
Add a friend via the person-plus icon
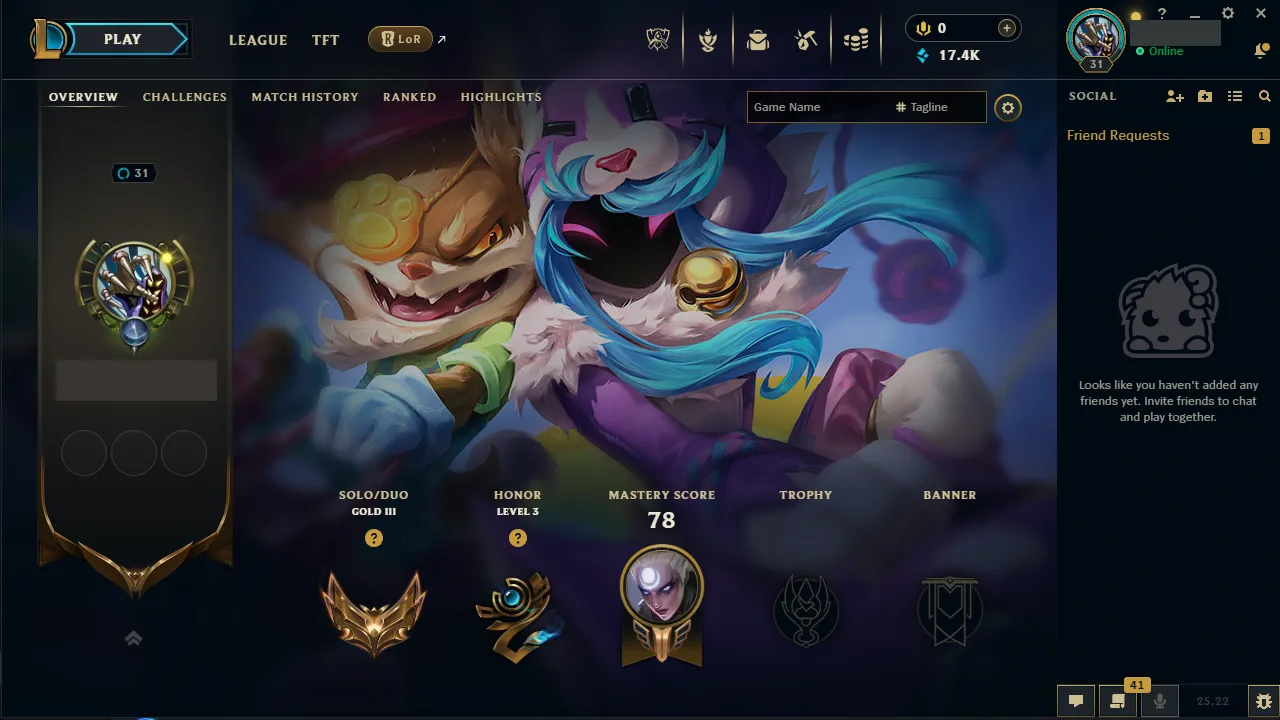pos(1174,96)
